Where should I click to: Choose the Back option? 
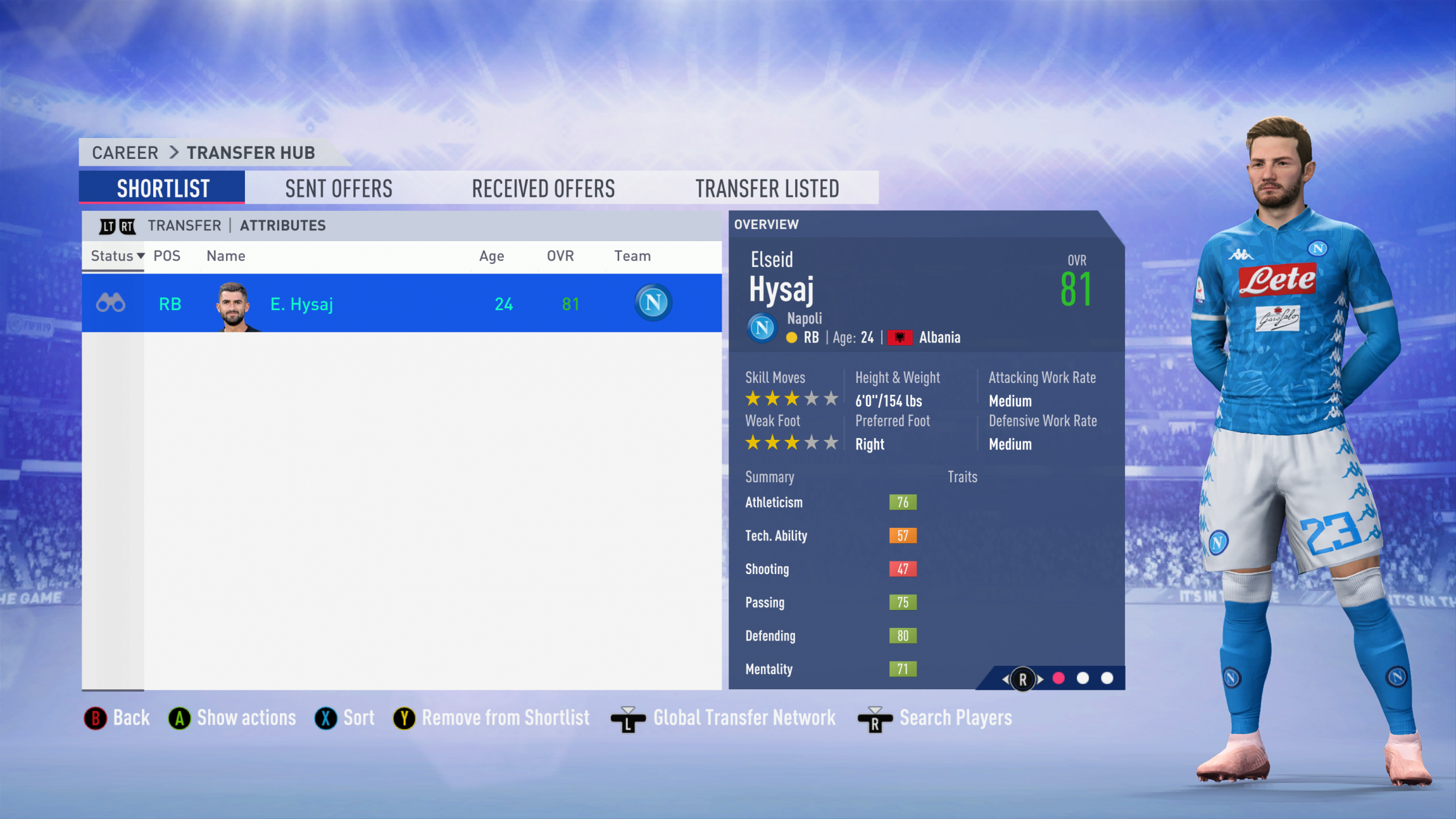coord(118,718)
